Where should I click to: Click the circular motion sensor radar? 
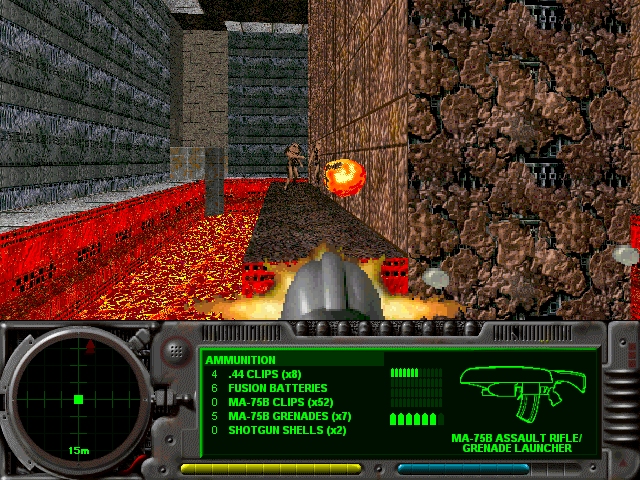coord(77,398)
